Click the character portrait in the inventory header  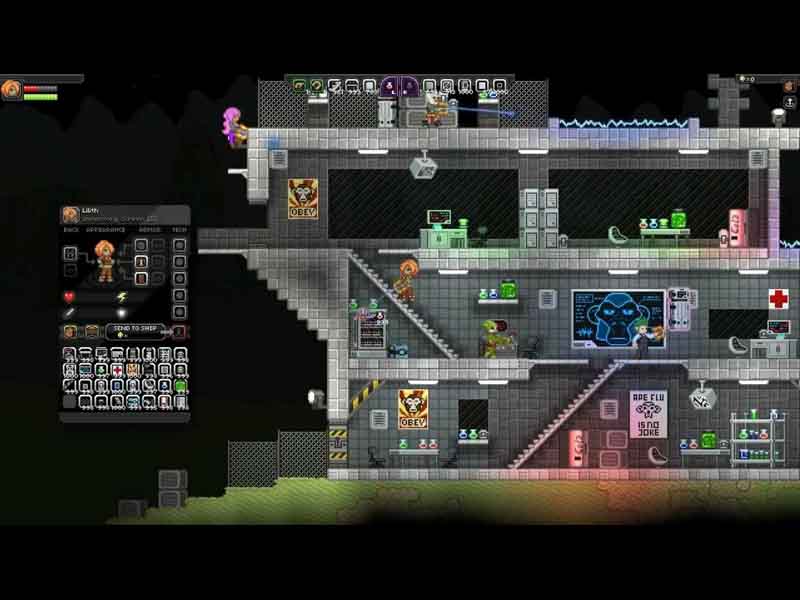[x=71, y=214]
